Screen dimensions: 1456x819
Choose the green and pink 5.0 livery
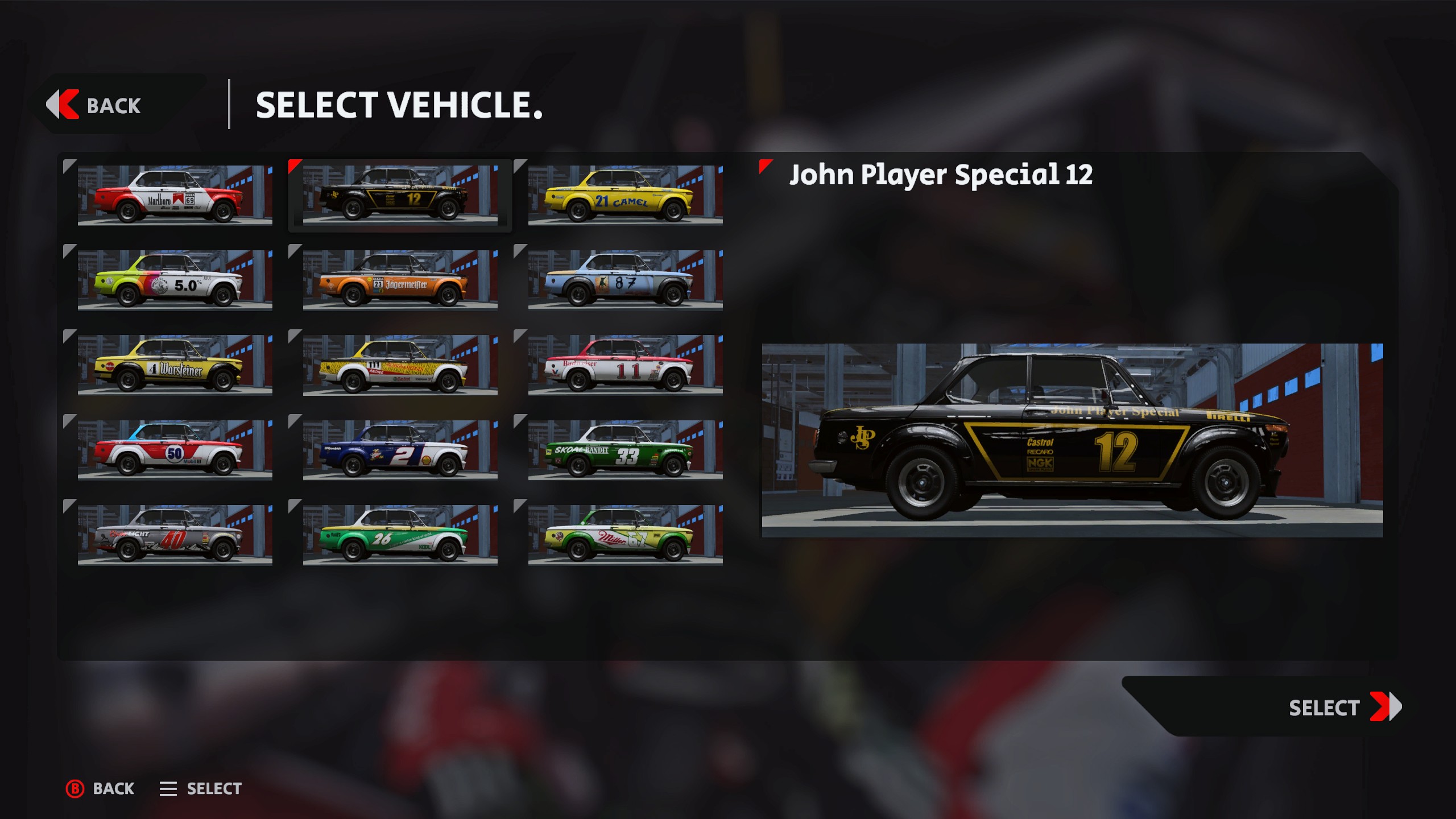click(175, 280)
